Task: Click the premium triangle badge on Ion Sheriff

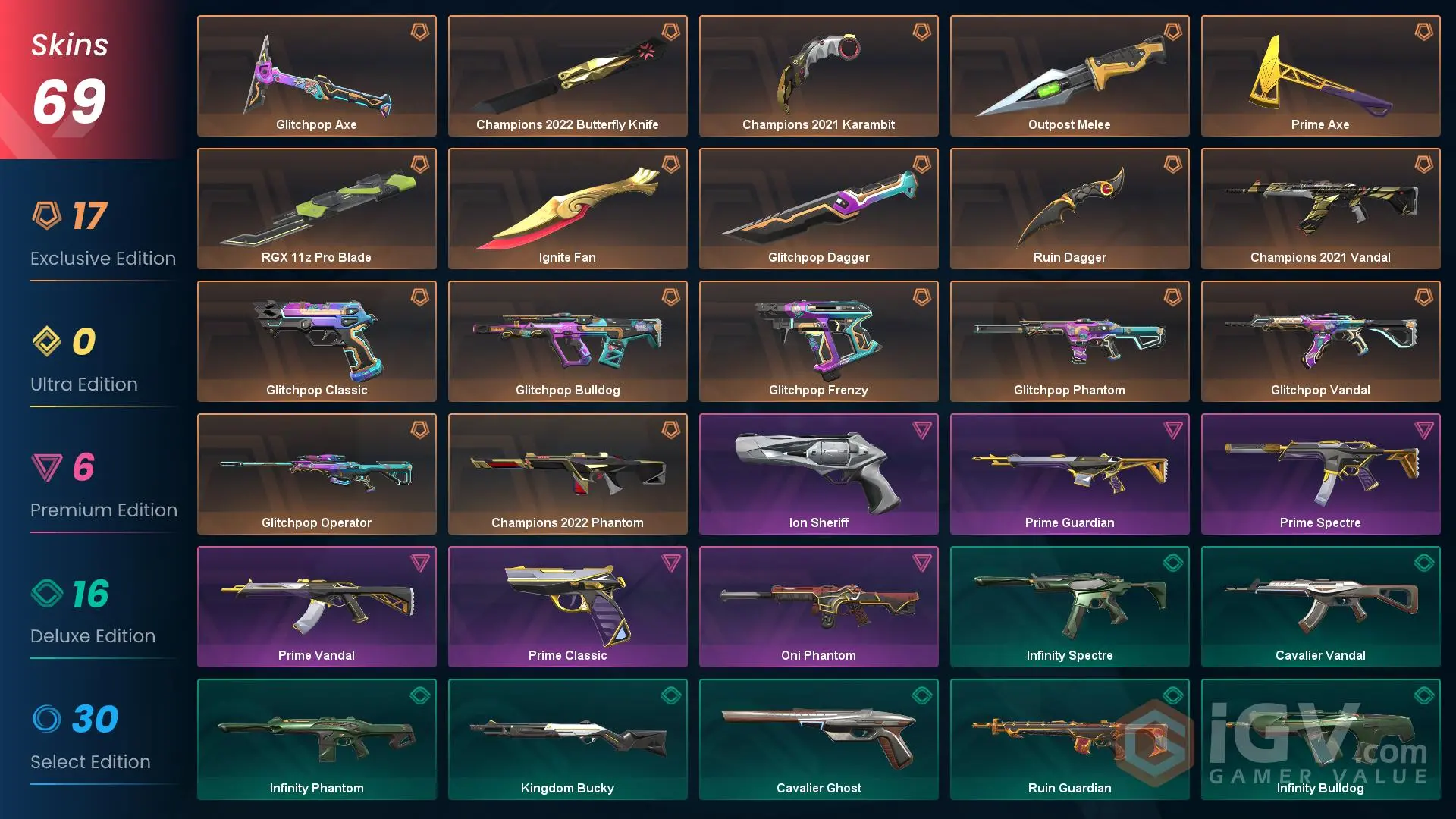Action: tap(922, 429)
